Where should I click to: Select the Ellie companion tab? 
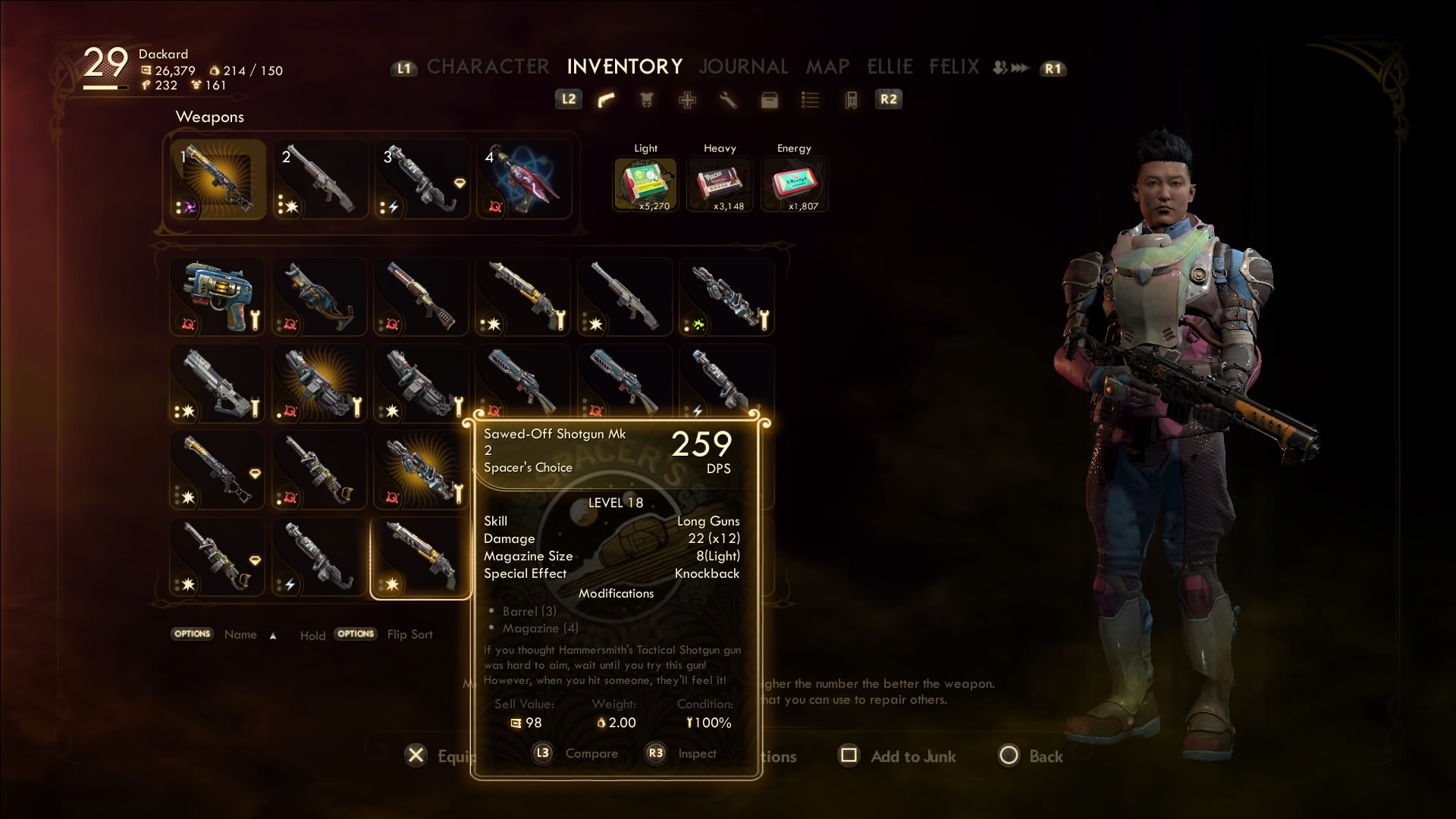coord(890,67)
